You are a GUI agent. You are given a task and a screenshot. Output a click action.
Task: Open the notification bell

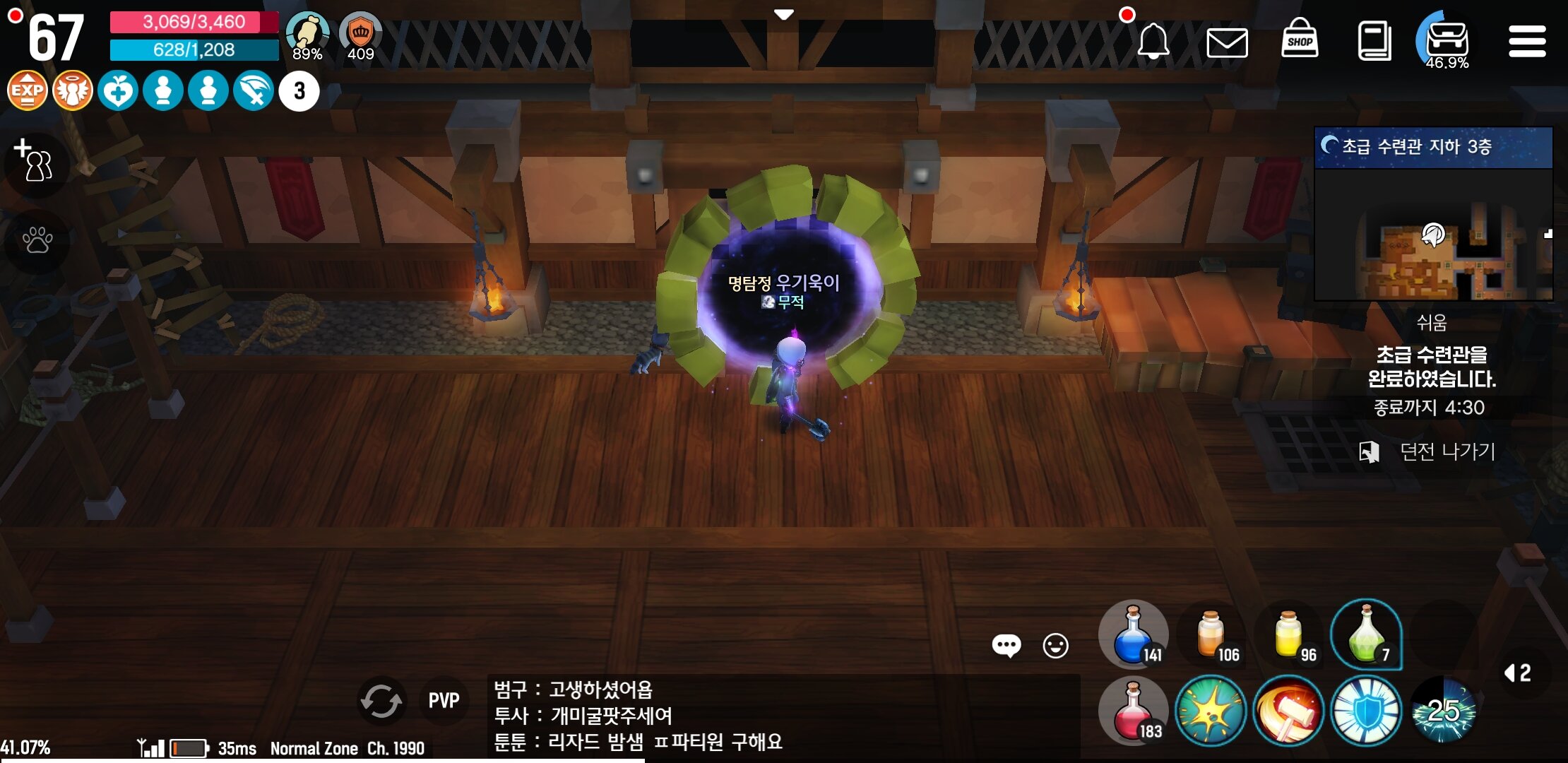point(1154,40)
